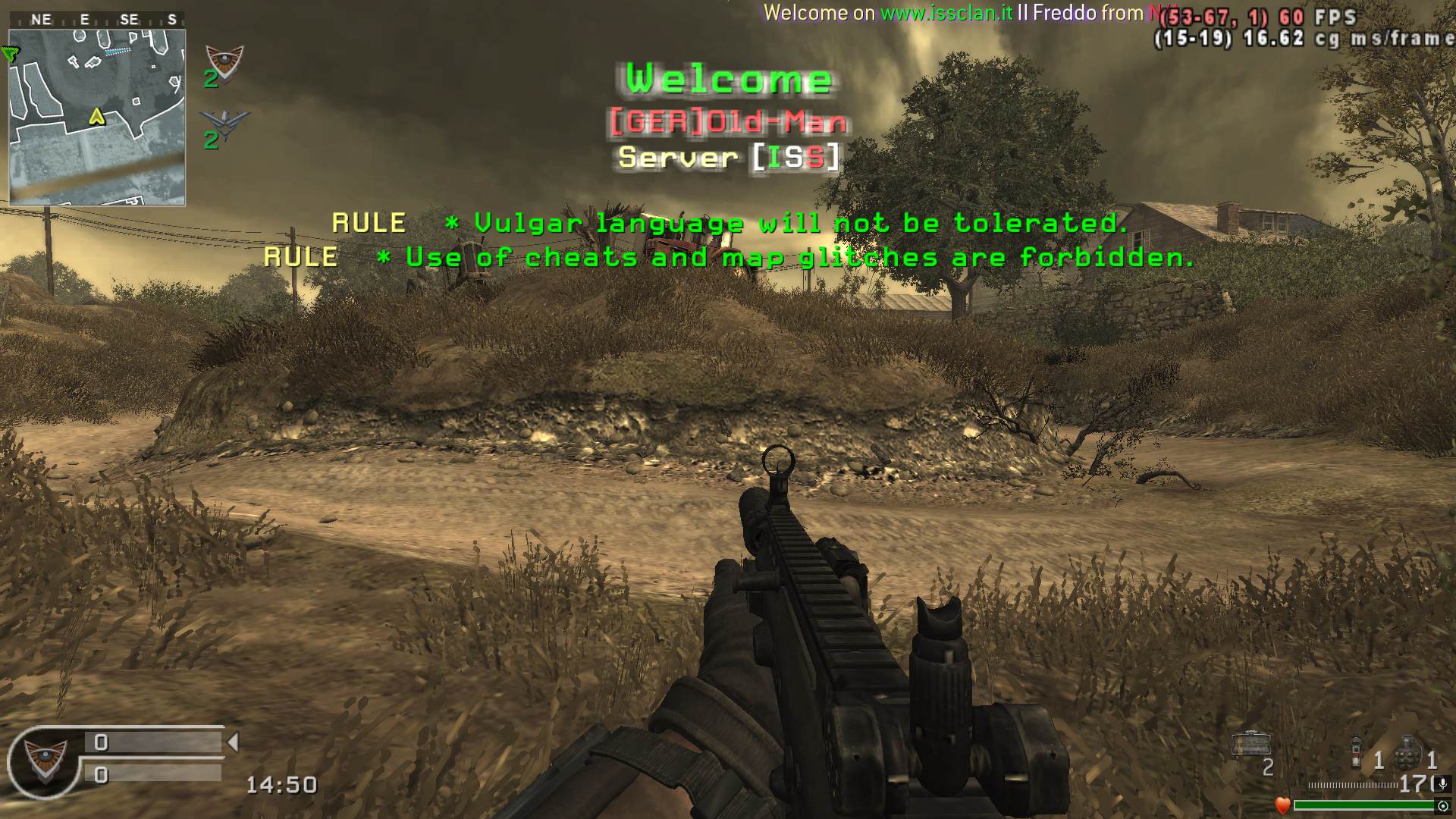Open the www.issclan.it link in the banner
1456x819 pixels.
(946, 13)
